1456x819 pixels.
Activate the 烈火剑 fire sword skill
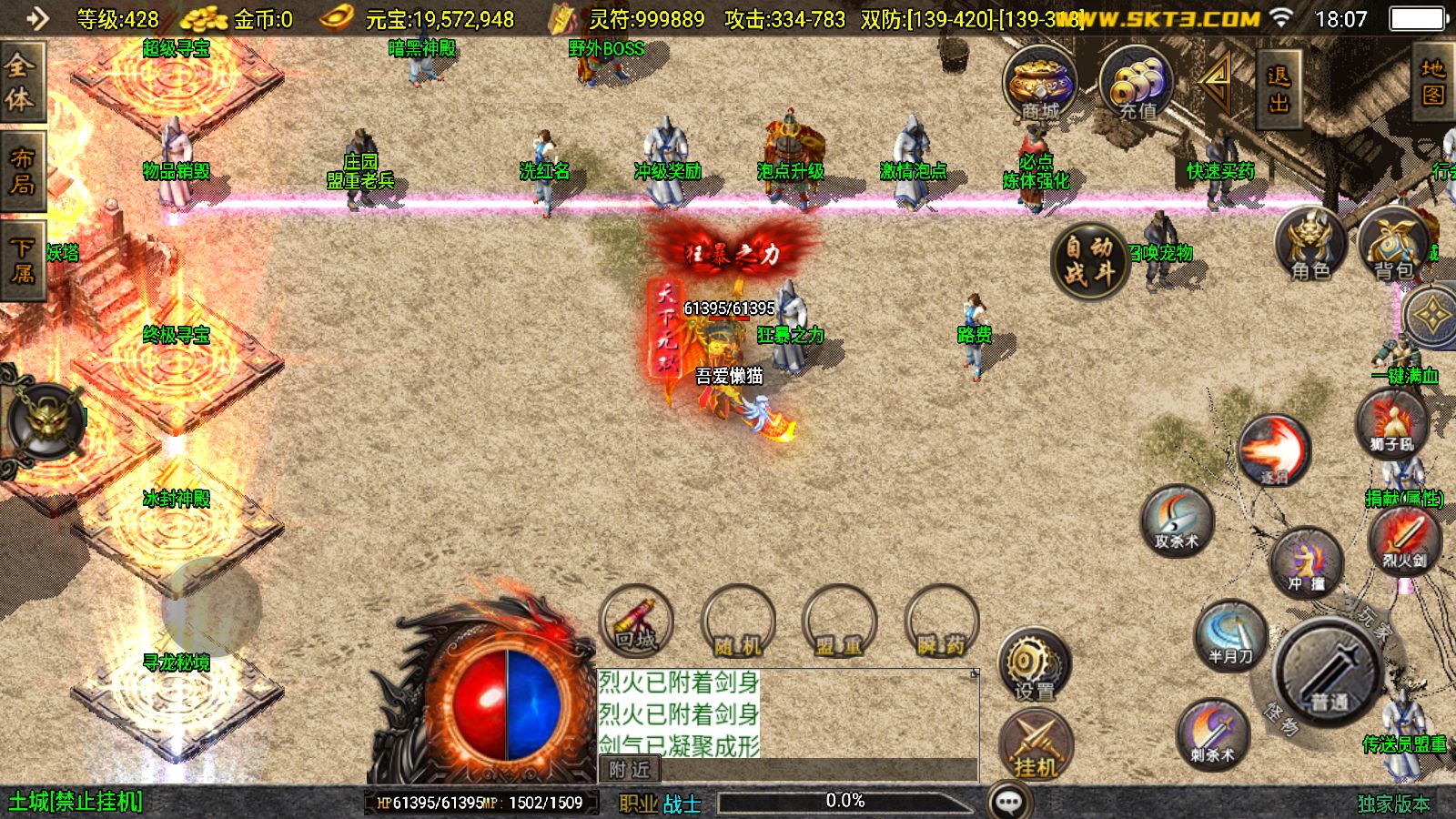pos(1404,541)
